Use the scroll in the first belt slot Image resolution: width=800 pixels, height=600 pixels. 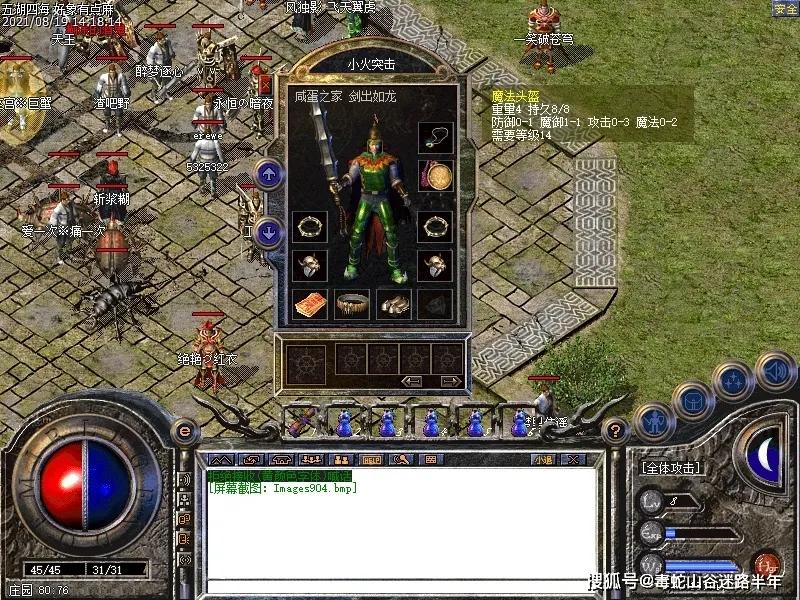298,423
